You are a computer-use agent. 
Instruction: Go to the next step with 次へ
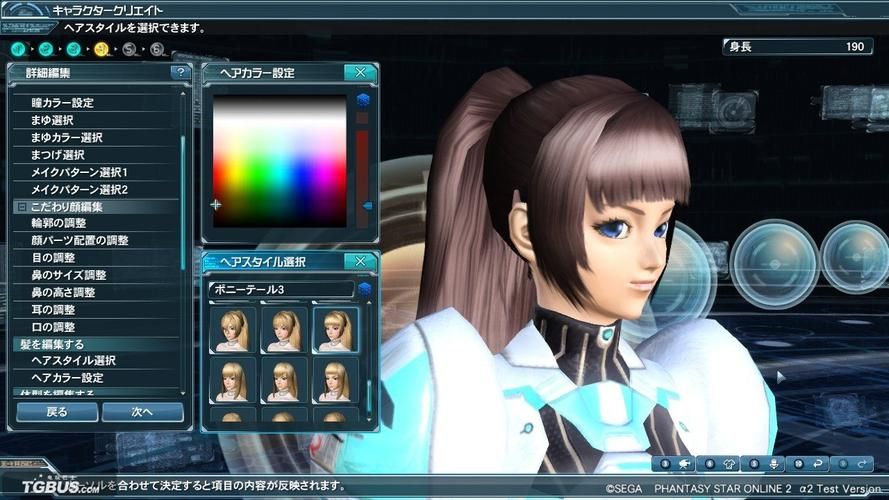coord(141,411)
